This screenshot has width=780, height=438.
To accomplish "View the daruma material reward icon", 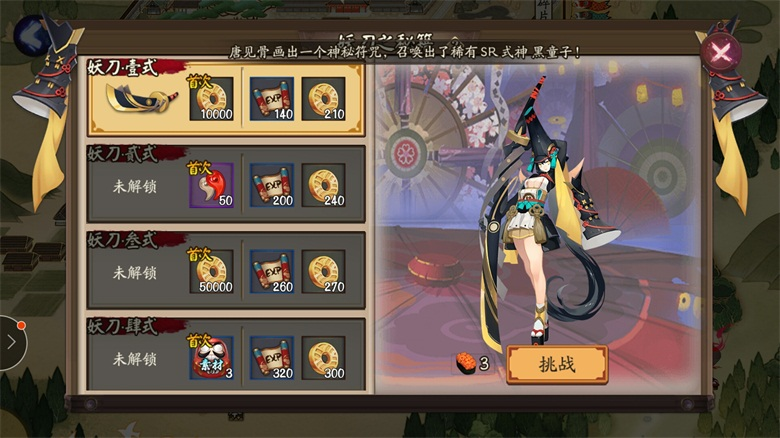I will tap(211, 357).
